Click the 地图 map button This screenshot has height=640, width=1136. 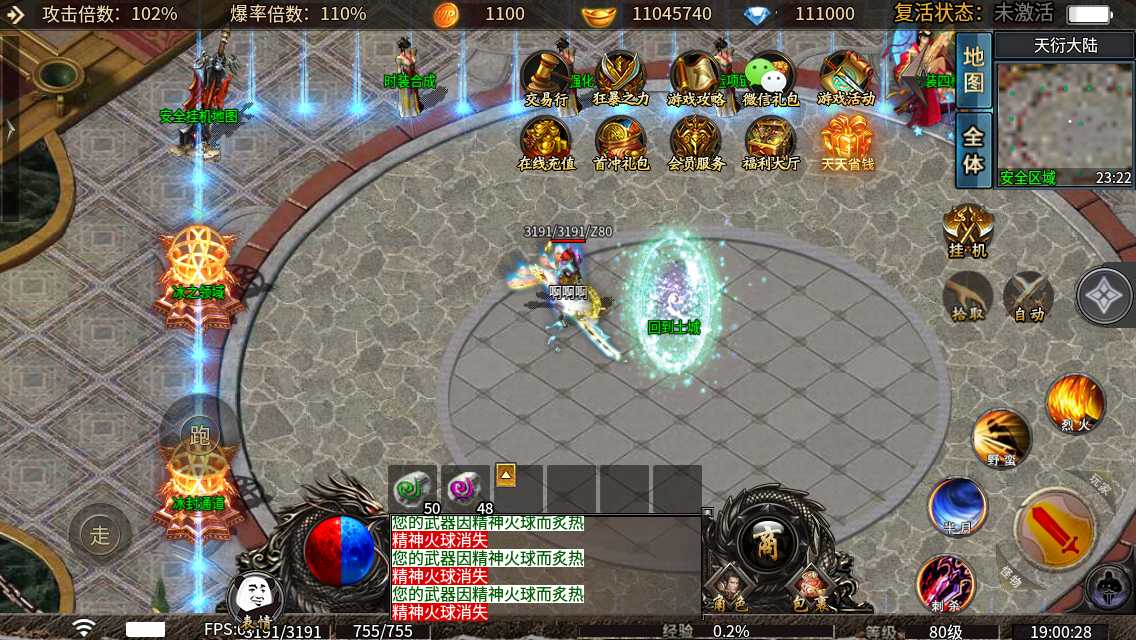973,70
